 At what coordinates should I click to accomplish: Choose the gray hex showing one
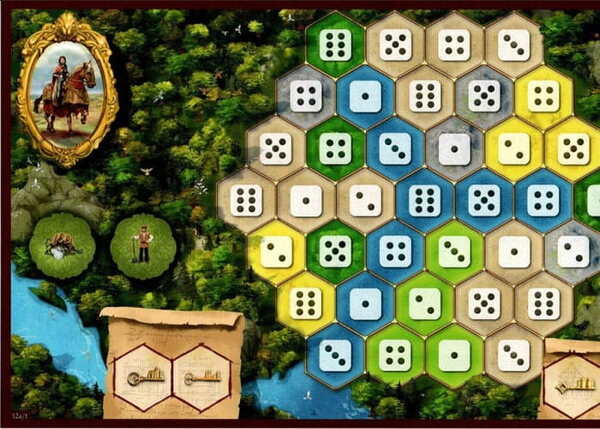pyautogui.click(x=454, y=148)
